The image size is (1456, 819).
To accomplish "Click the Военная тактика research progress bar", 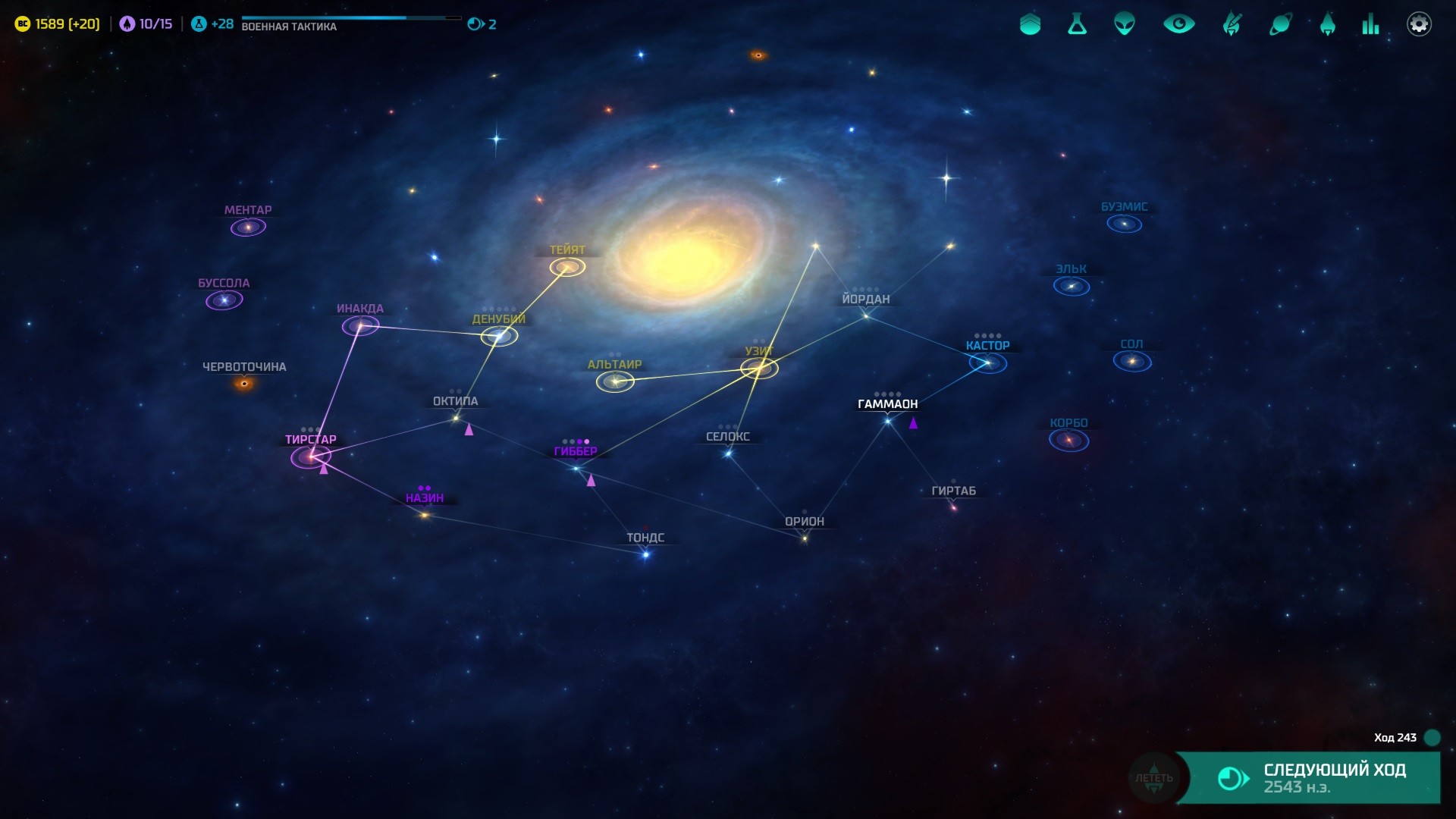I will tap(350, 18).
